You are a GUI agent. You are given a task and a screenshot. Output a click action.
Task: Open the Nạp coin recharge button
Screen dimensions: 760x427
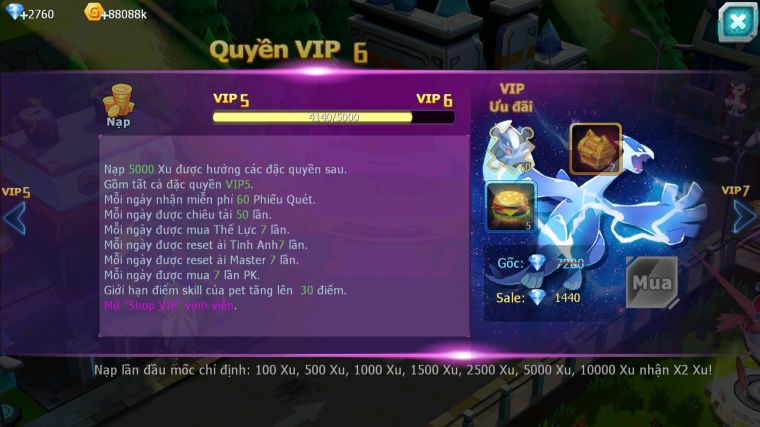[x=118, y=105]
